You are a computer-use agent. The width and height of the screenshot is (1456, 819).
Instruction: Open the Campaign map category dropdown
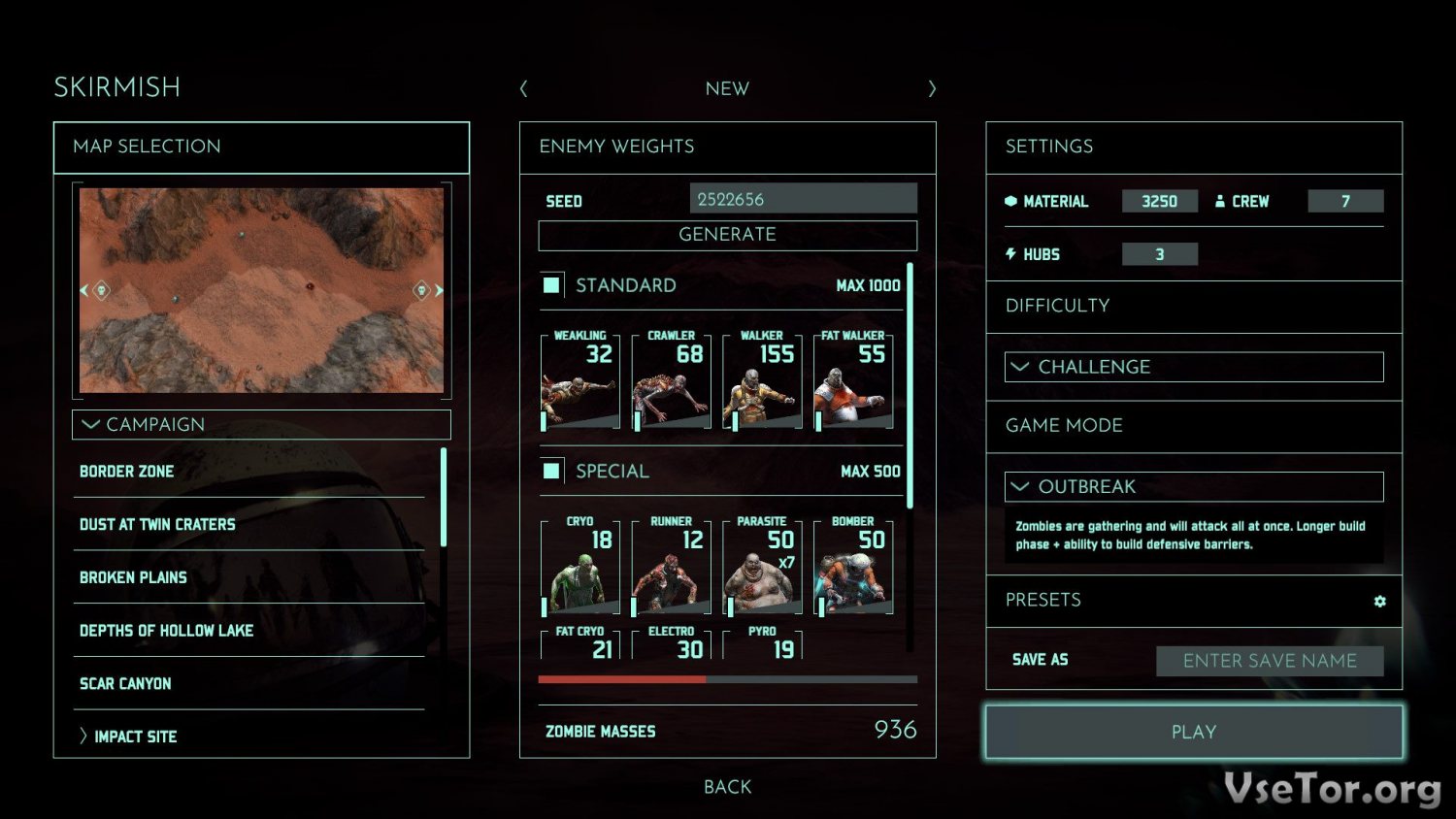pyautogui.click(x=261, y=424)
